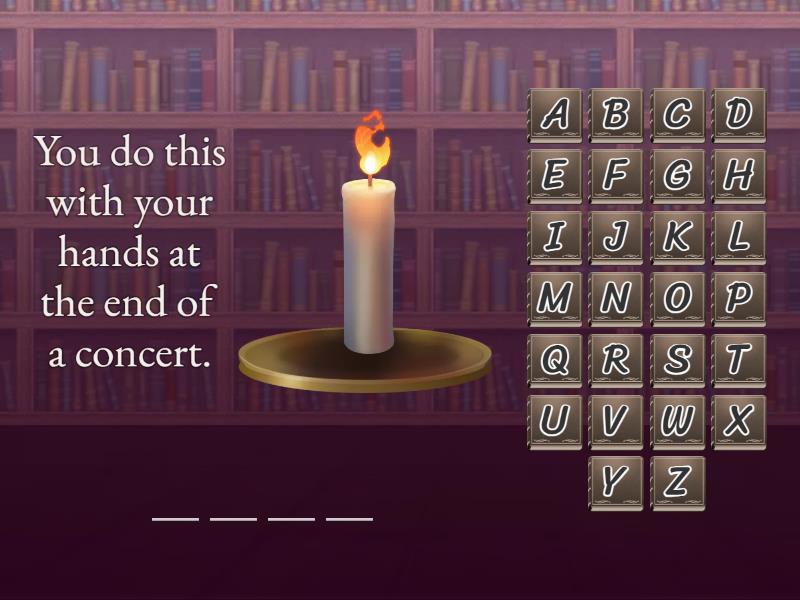Select the letter I tile
800x600 pixels.
(x=555, y=237)
